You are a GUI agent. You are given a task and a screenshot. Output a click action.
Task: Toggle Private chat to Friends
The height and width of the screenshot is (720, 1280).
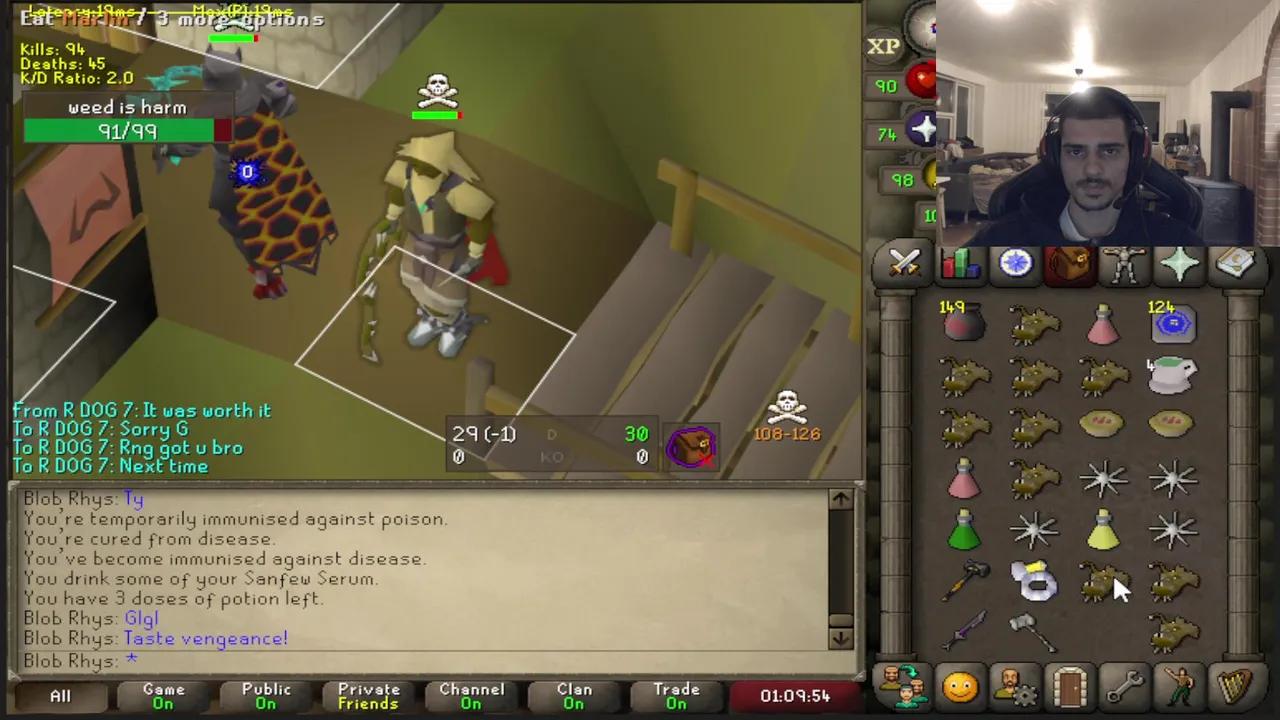(x=368, y=695)
